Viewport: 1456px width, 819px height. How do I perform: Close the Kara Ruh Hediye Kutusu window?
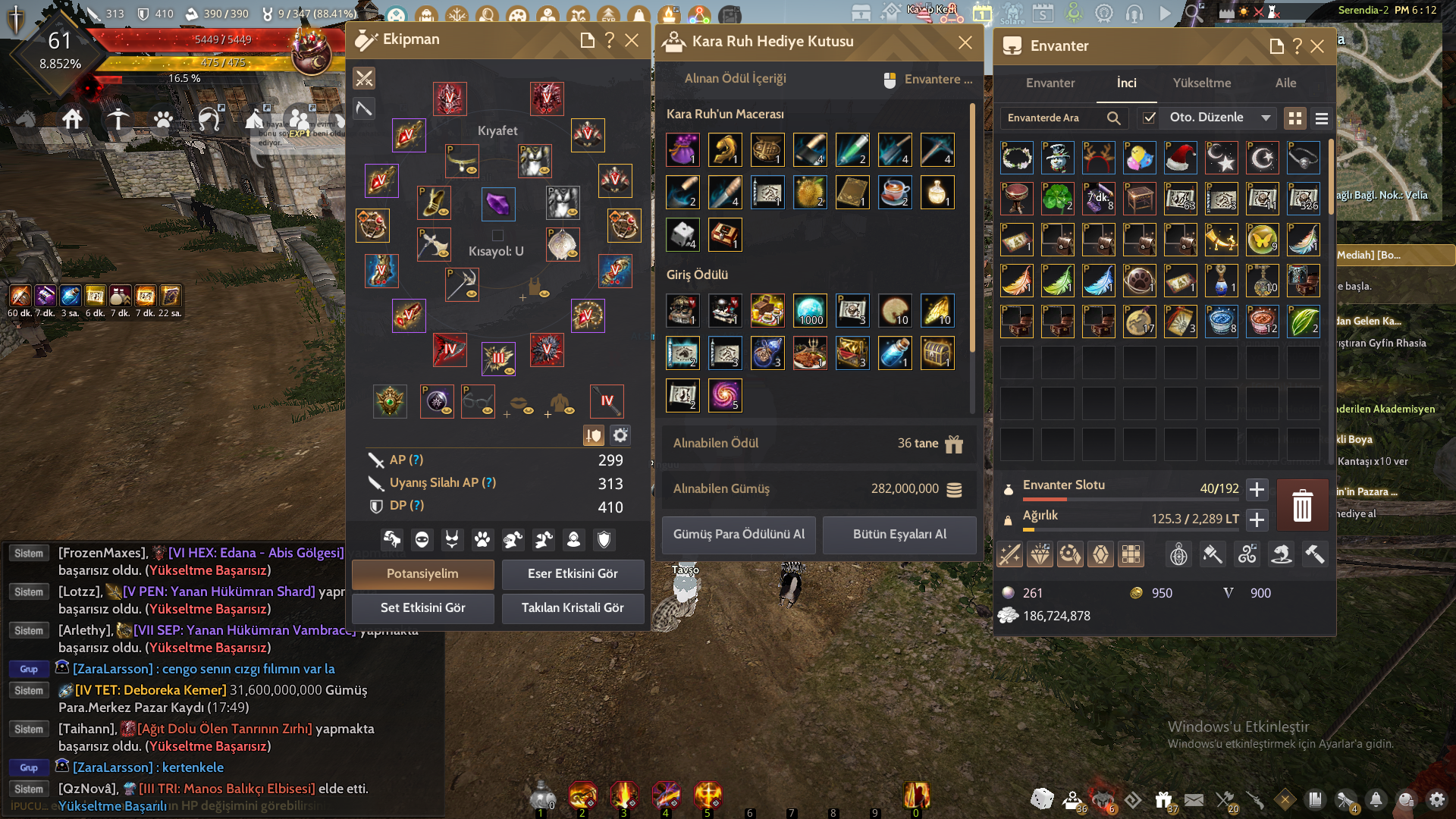[965, 42]
